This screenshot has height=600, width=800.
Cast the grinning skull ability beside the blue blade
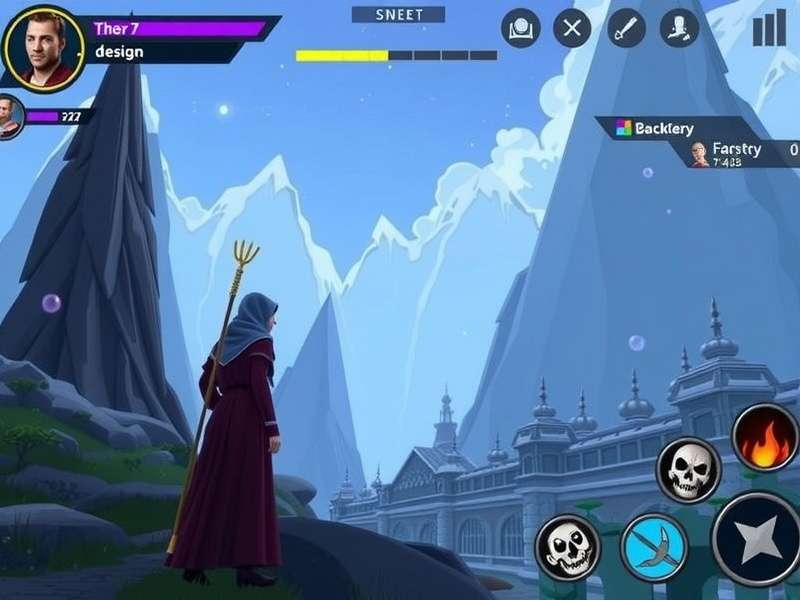[x=568, y=547]
